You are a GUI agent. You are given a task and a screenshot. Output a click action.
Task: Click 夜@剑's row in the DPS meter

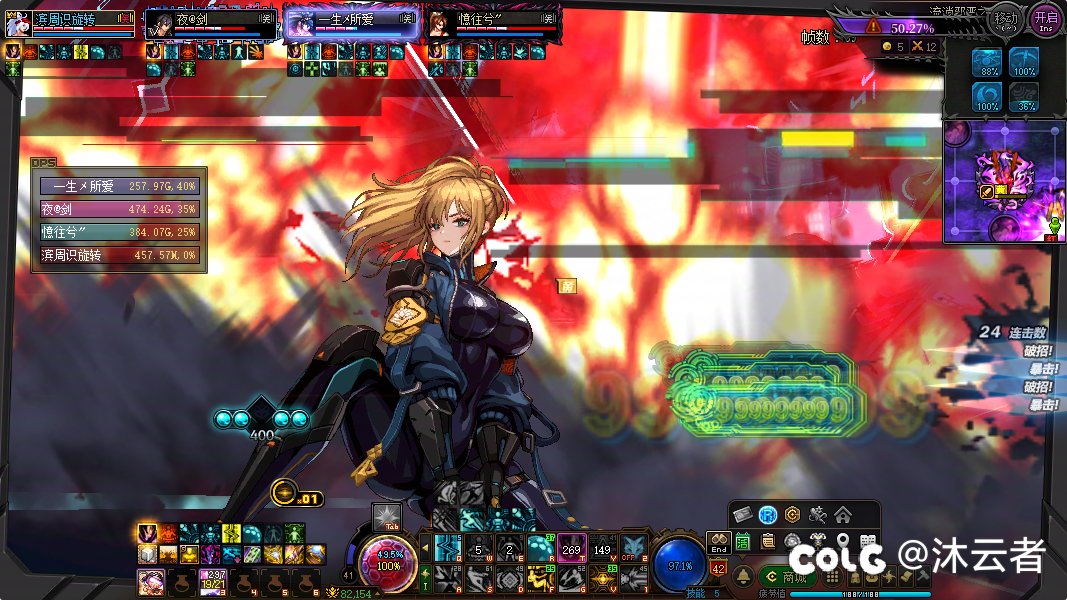point(120,209)
